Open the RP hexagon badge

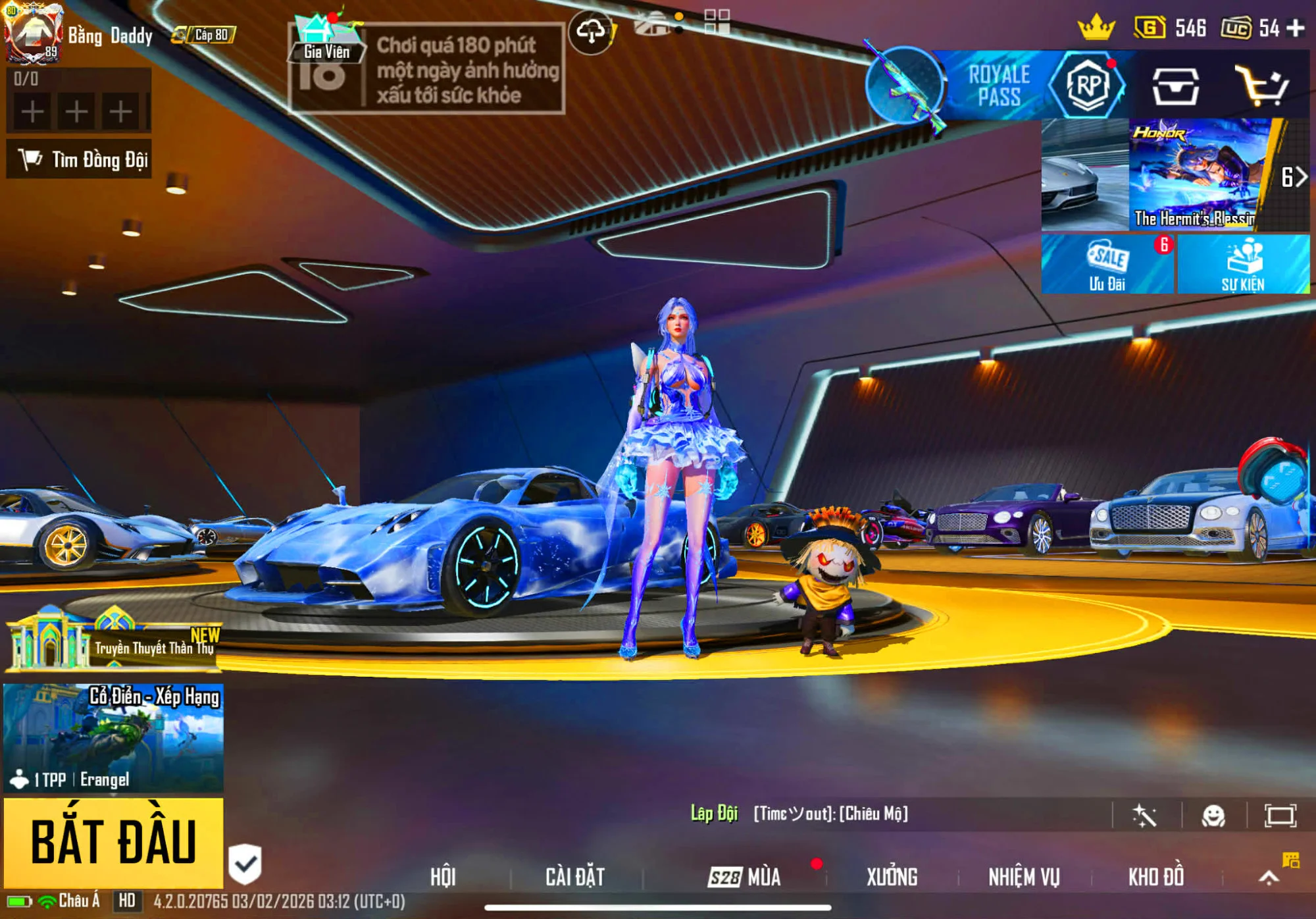tap(1087, 86)
